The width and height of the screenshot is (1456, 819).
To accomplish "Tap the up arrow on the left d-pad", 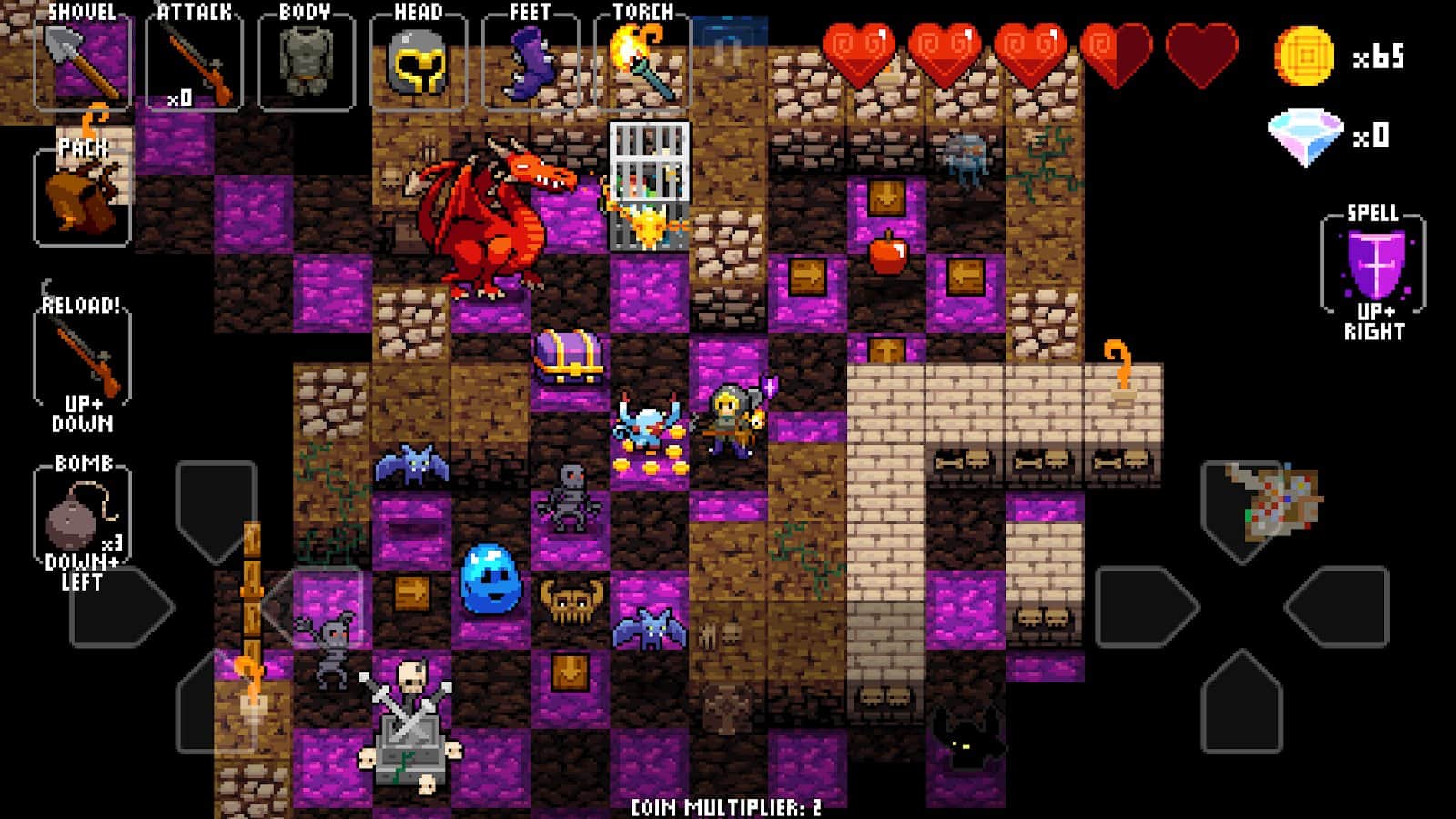I will [x=216, y=511].
